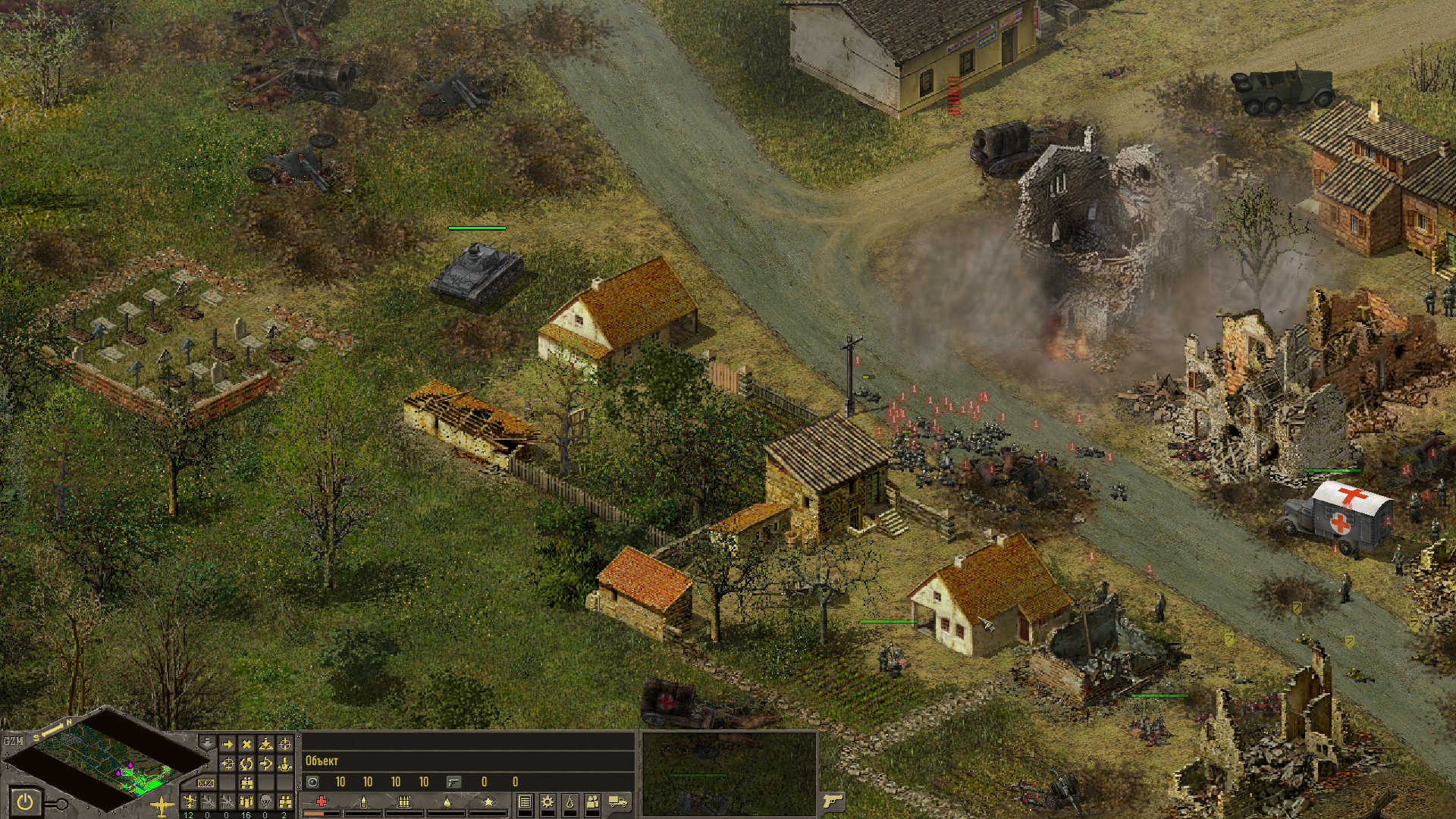Screen dimensions: 1456x819
Task: Call the bomber strike with bombs icon
Action: pyautogui.click(x=246, y=802)
